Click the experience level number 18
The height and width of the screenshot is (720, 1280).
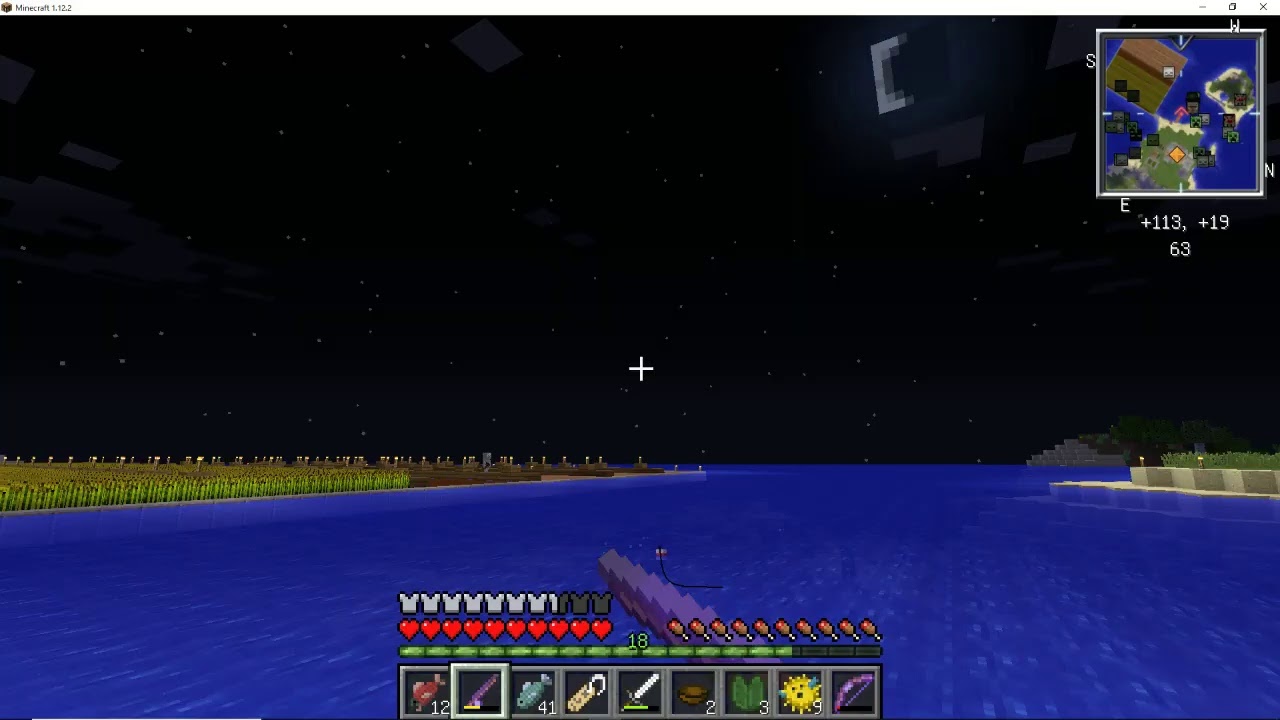(x=639, y=641)
